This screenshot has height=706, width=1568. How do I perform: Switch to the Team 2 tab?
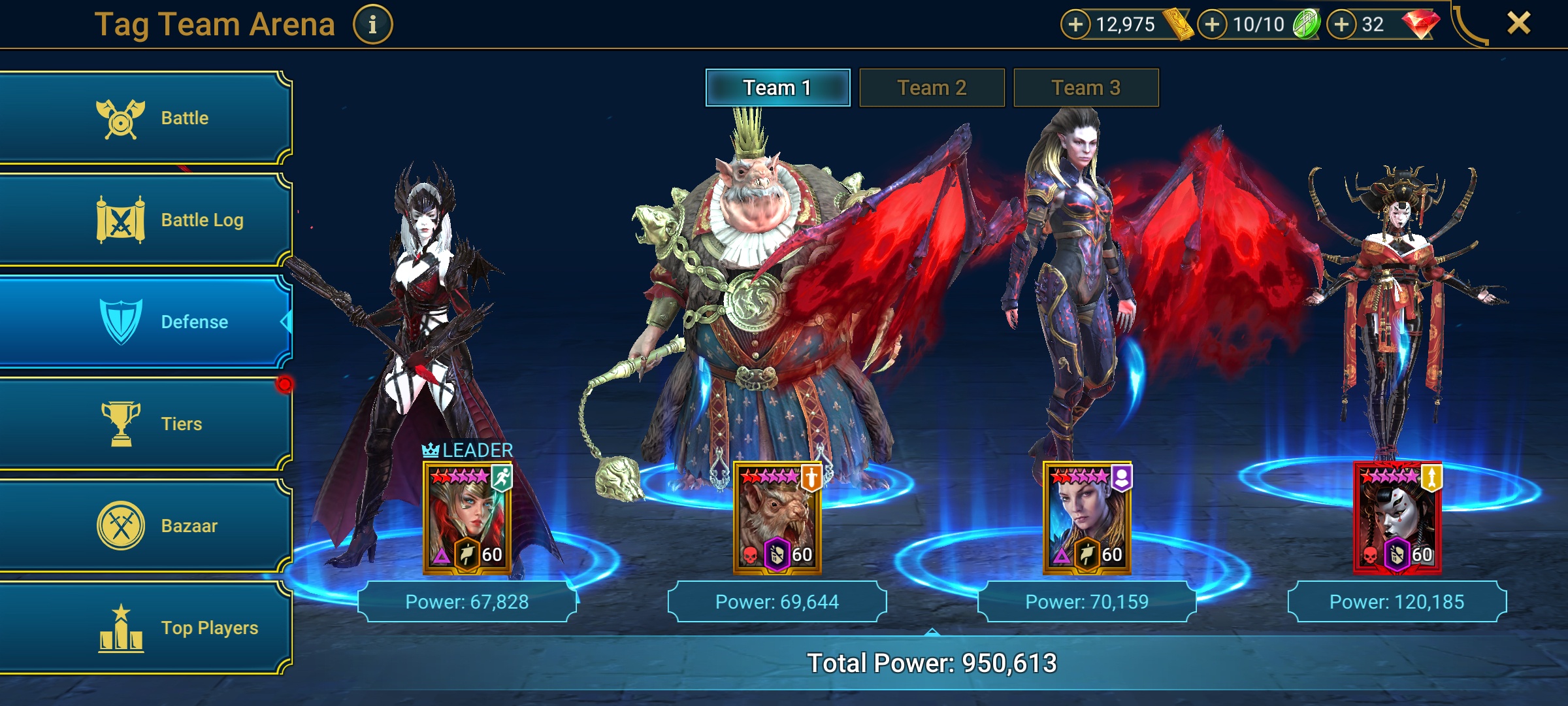pyautogui.click(x=932, y=88)
